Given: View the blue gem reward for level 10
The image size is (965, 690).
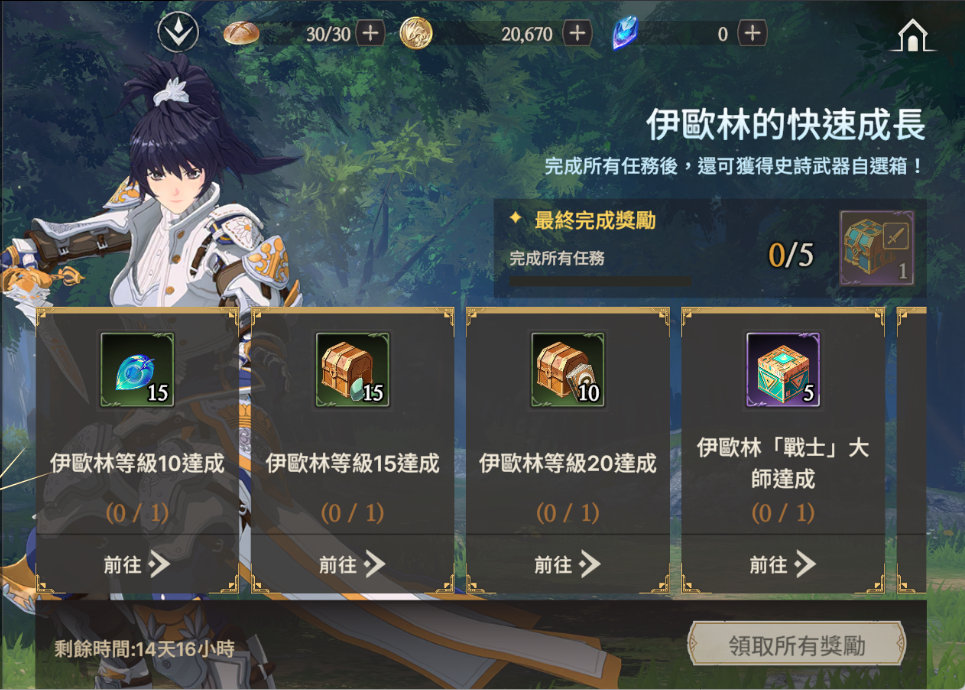Looking at the screenshot, I should (137, 370).
